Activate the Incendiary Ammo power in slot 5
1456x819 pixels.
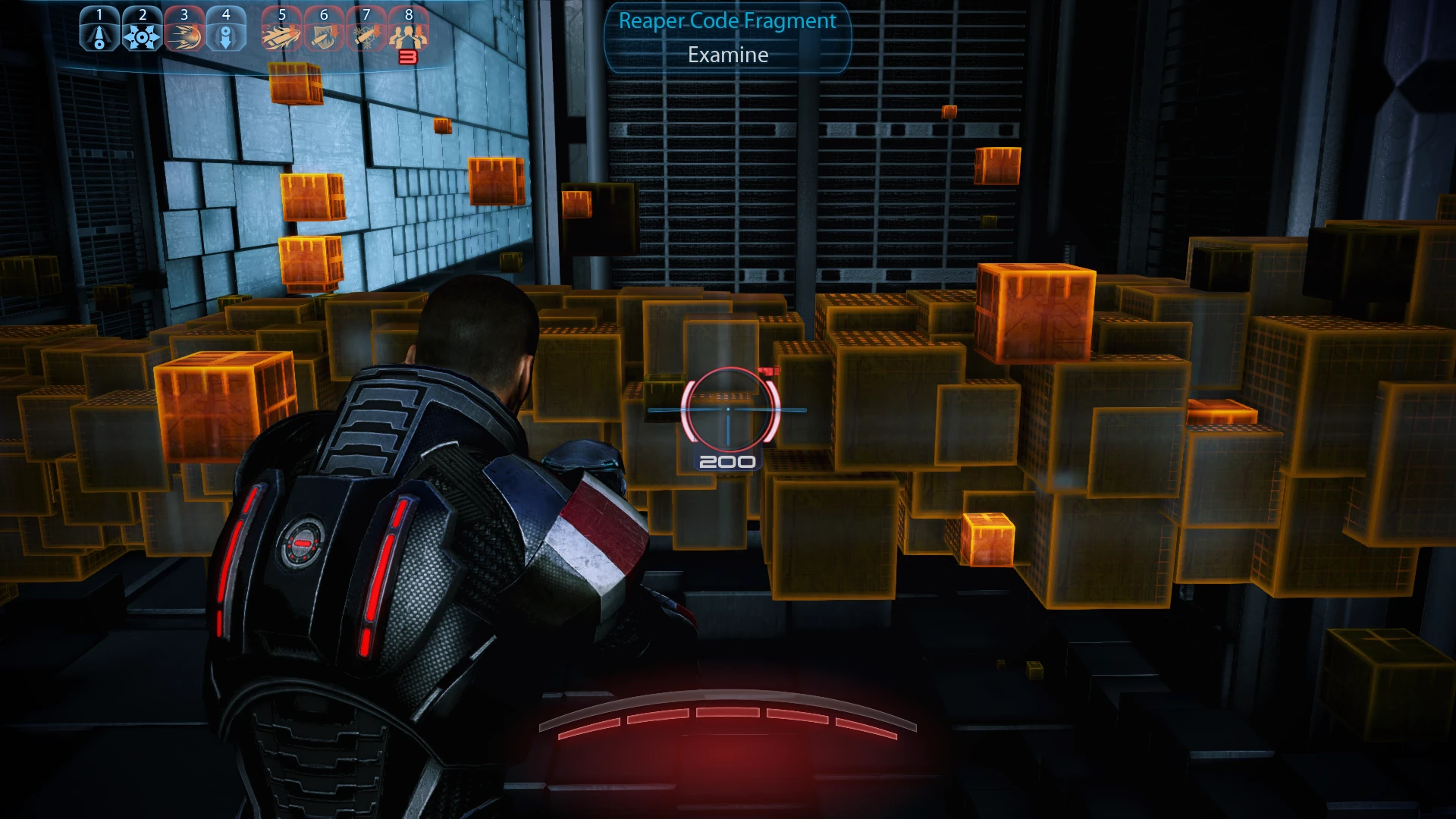click(281, 29)
